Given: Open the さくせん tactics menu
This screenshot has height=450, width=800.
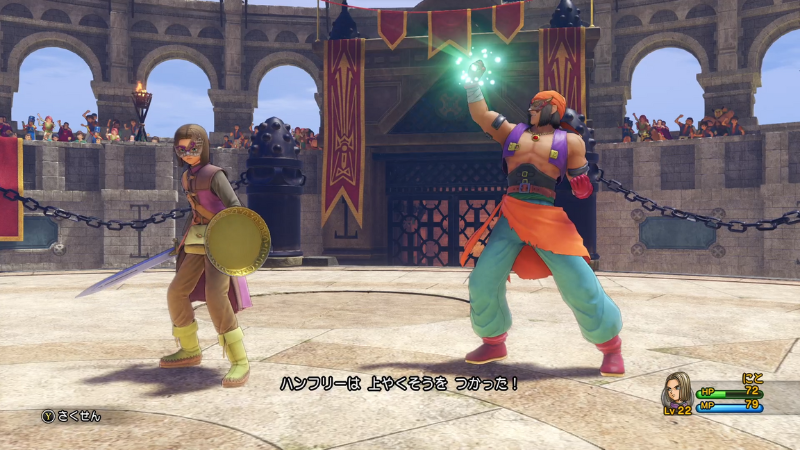Looking at the screenshot, I should [x=71, y=416].
